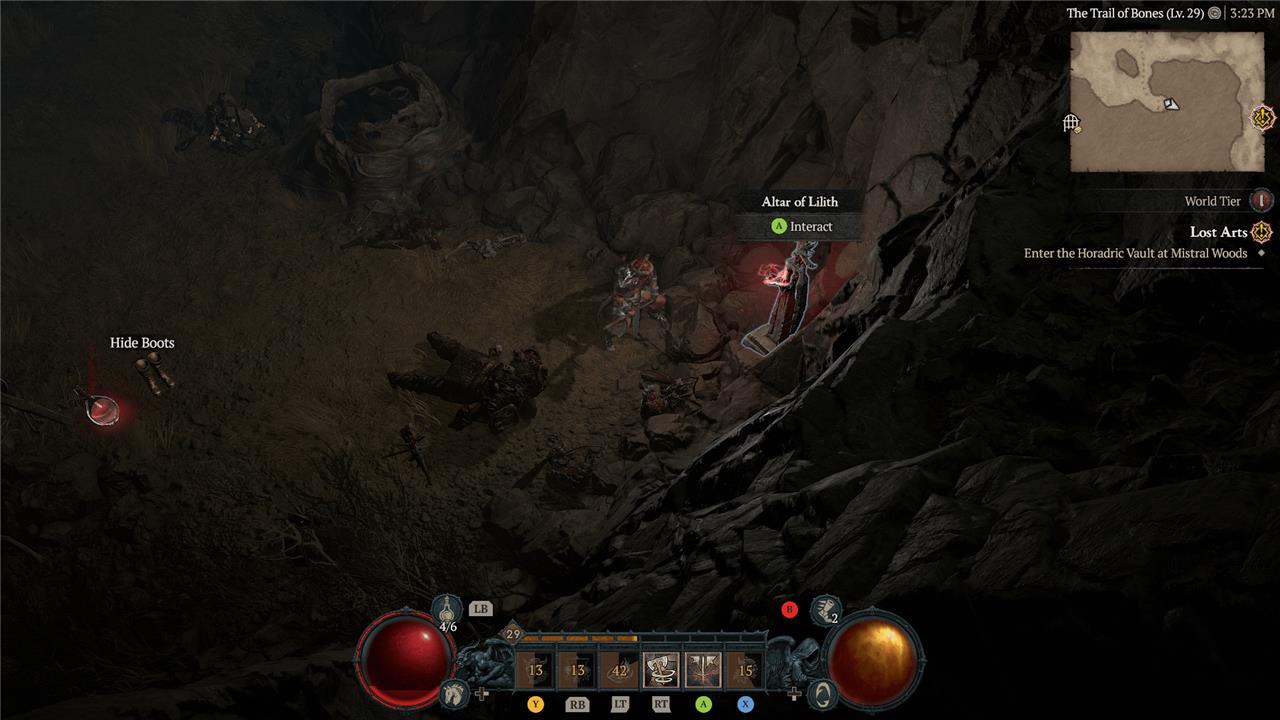Select the skill slot showing cooldown 15
The height and width of the screenshot is (720, 1280).
[745, 671]
